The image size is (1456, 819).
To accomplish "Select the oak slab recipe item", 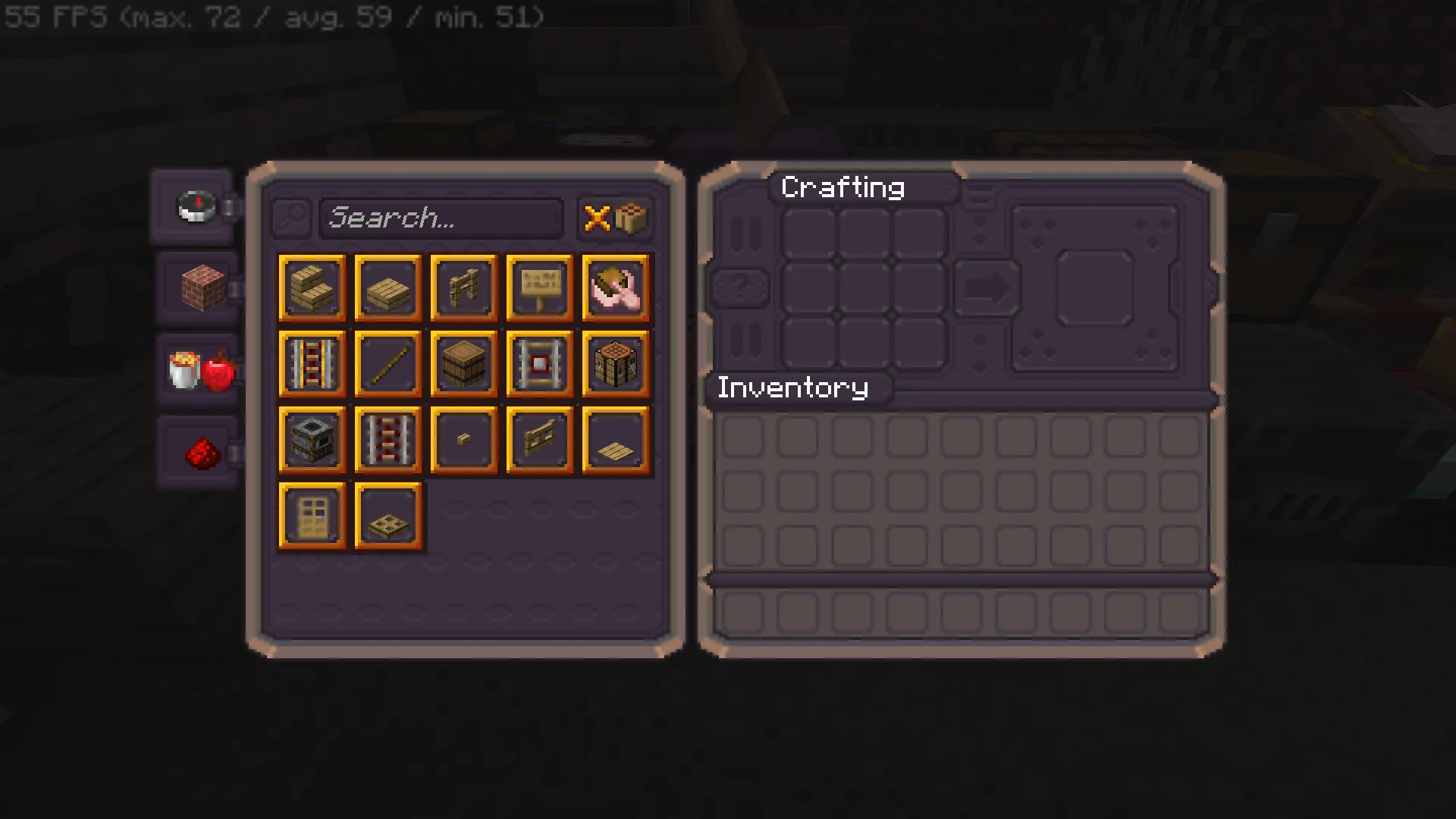I will [388, 288].
